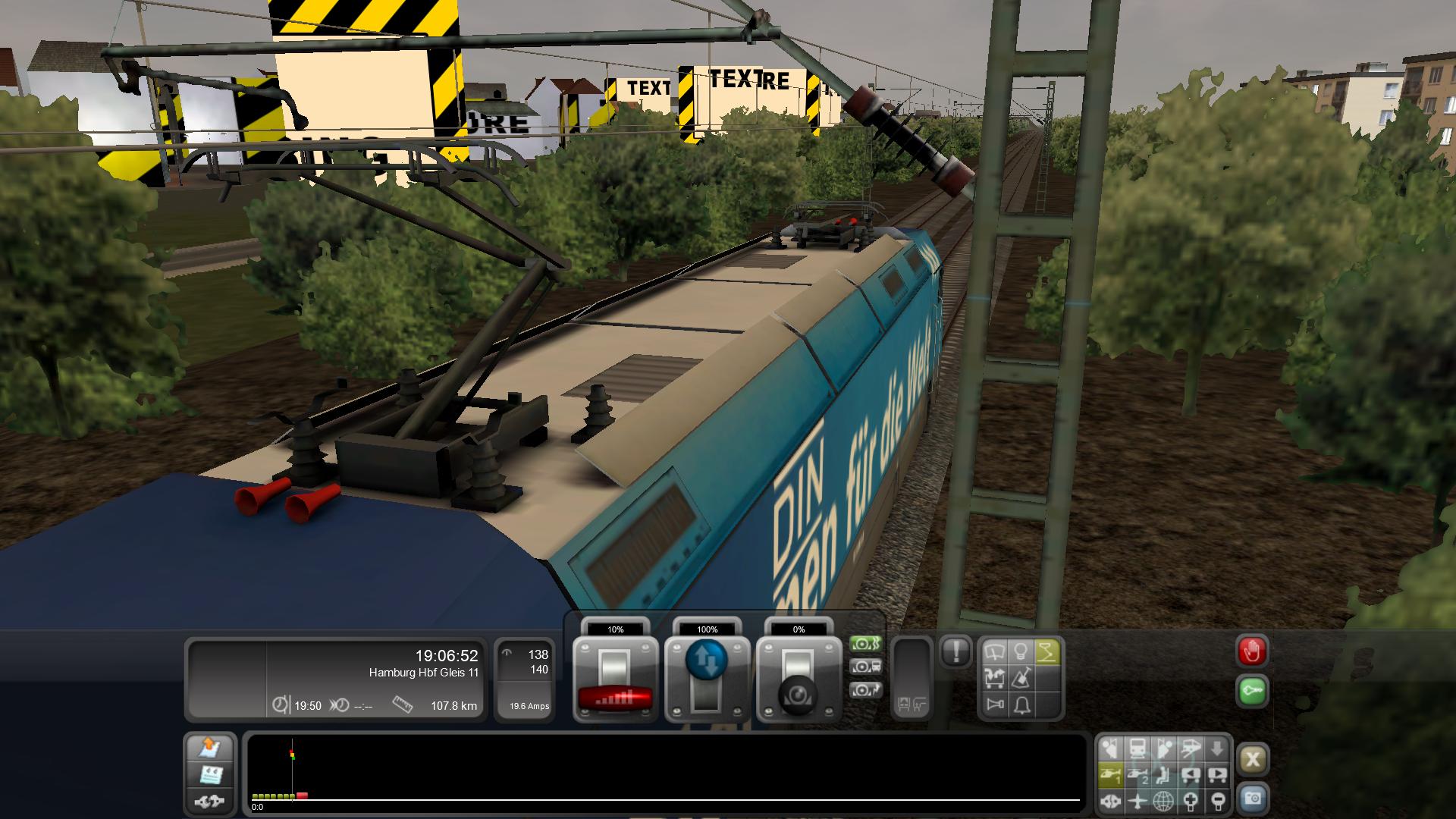Take a screenshot with the blue camera button
This screenshot has height=819, width=1456.
point(1253,799)
